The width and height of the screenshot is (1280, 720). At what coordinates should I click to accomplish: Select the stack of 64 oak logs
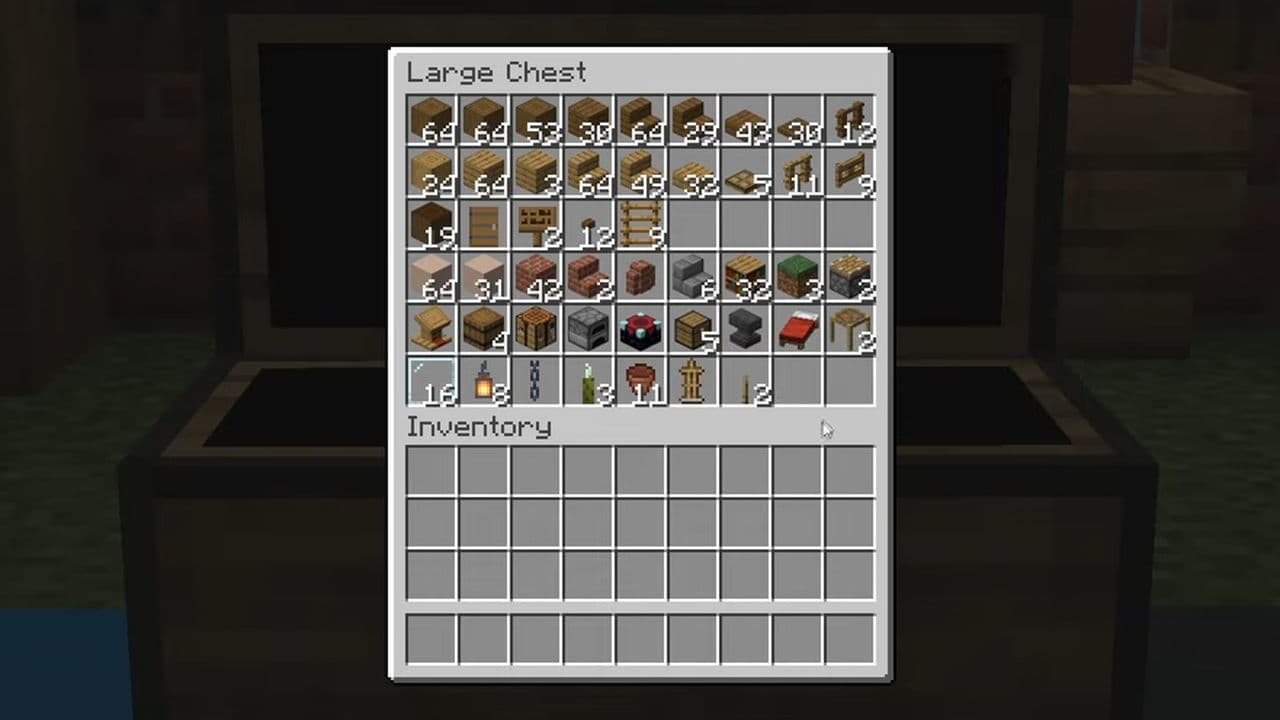pos(431,120)
